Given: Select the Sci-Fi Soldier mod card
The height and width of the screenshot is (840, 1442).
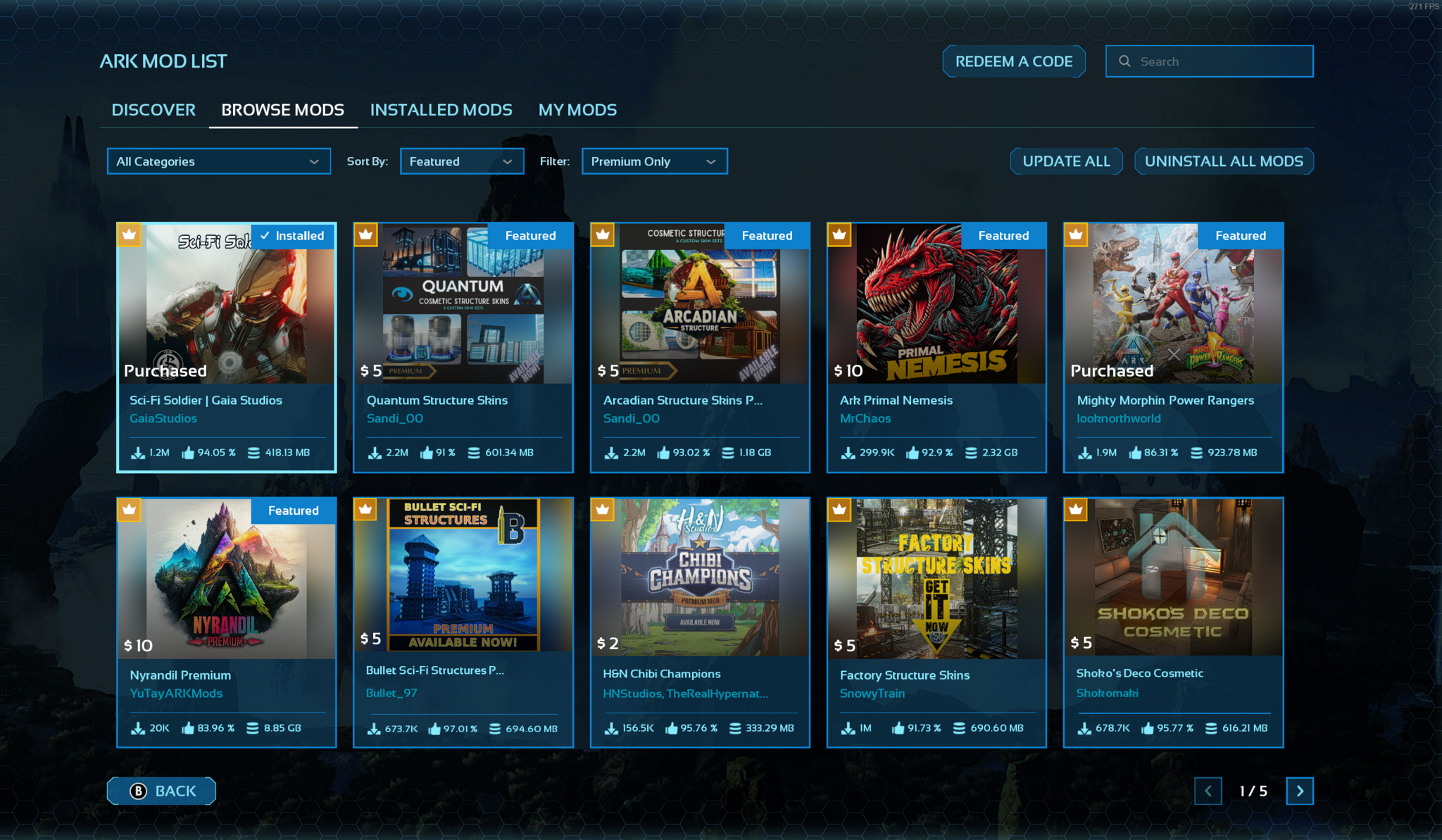Looking at the screenshot, I should tap(226, 346).
